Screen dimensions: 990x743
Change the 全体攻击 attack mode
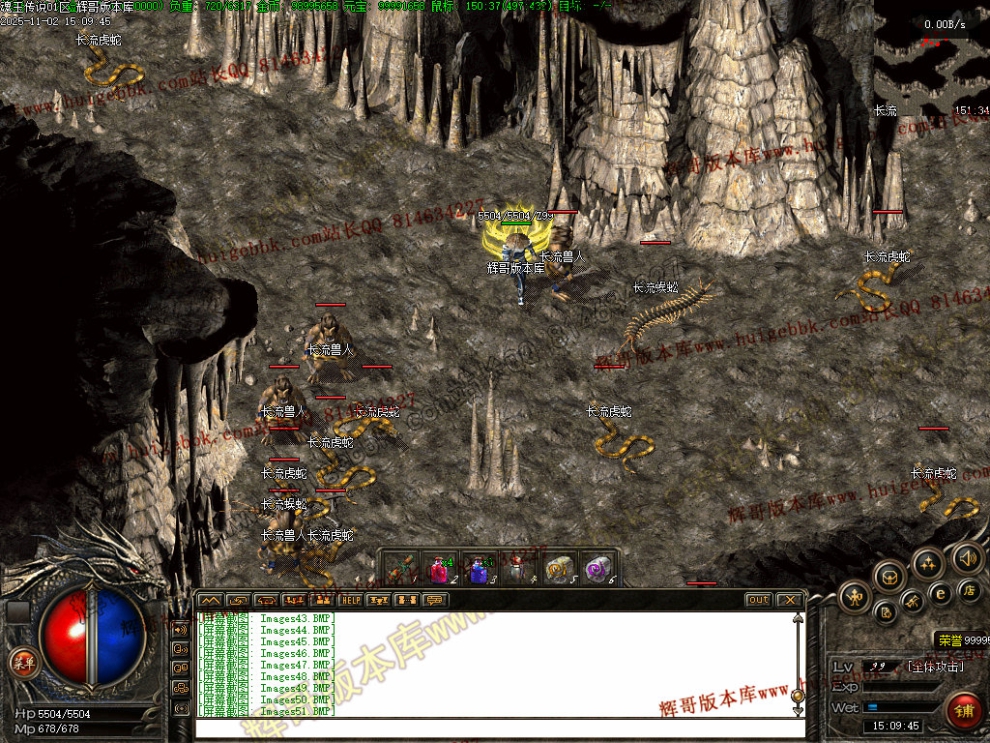934,666
